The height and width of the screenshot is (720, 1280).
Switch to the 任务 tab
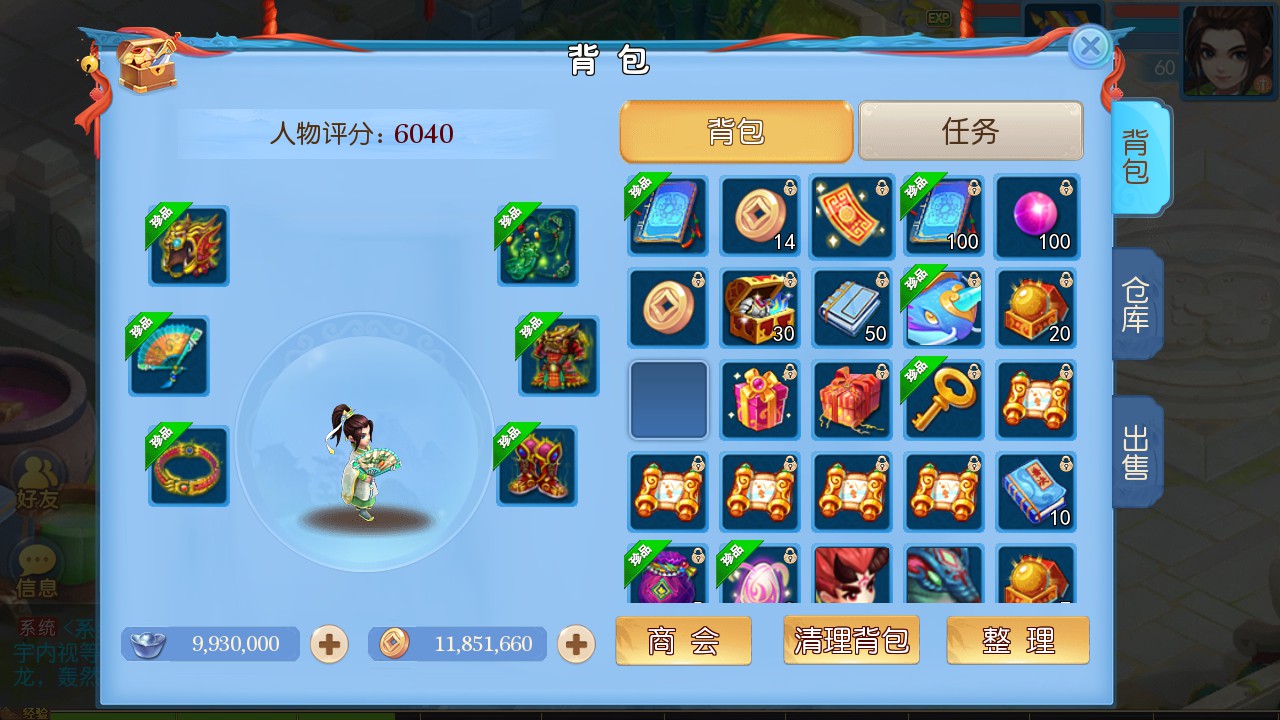[968, 130]
